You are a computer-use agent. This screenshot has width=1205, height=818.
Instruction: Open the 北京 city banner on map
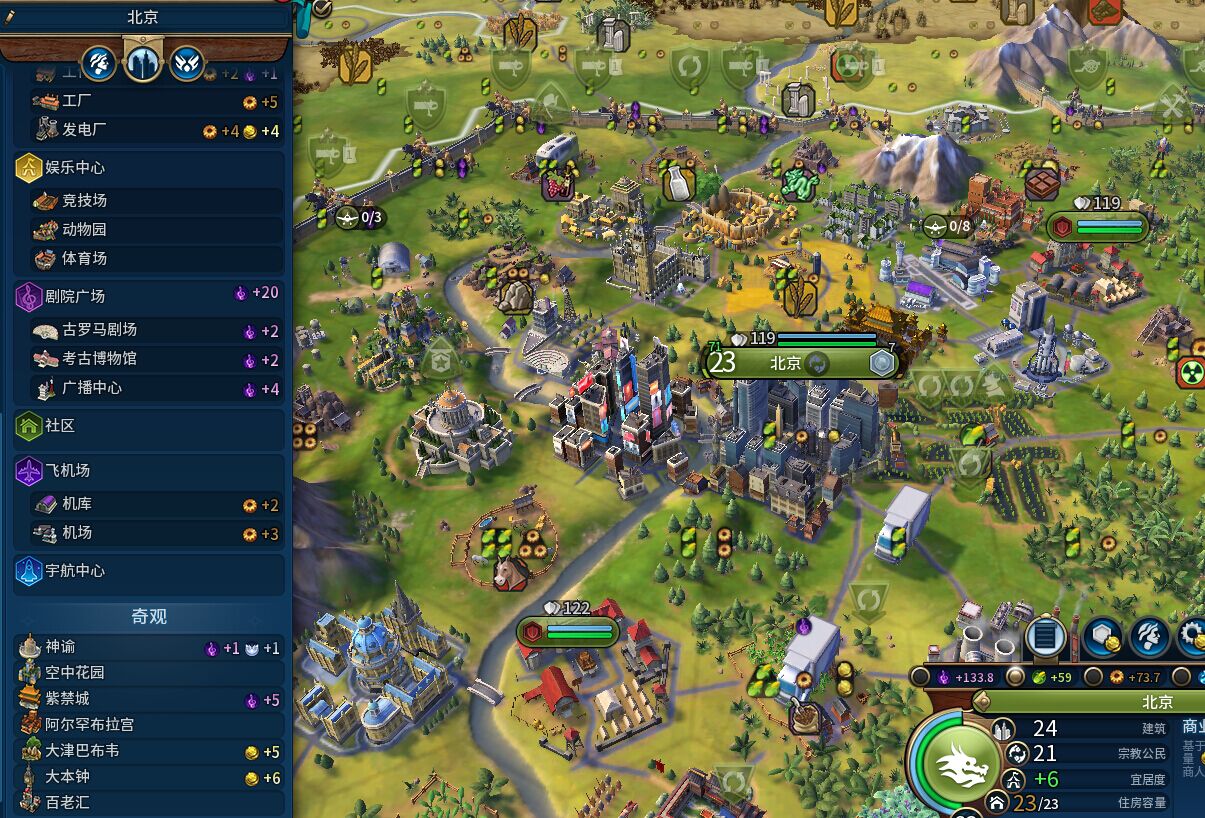click(x=785, y=362)
